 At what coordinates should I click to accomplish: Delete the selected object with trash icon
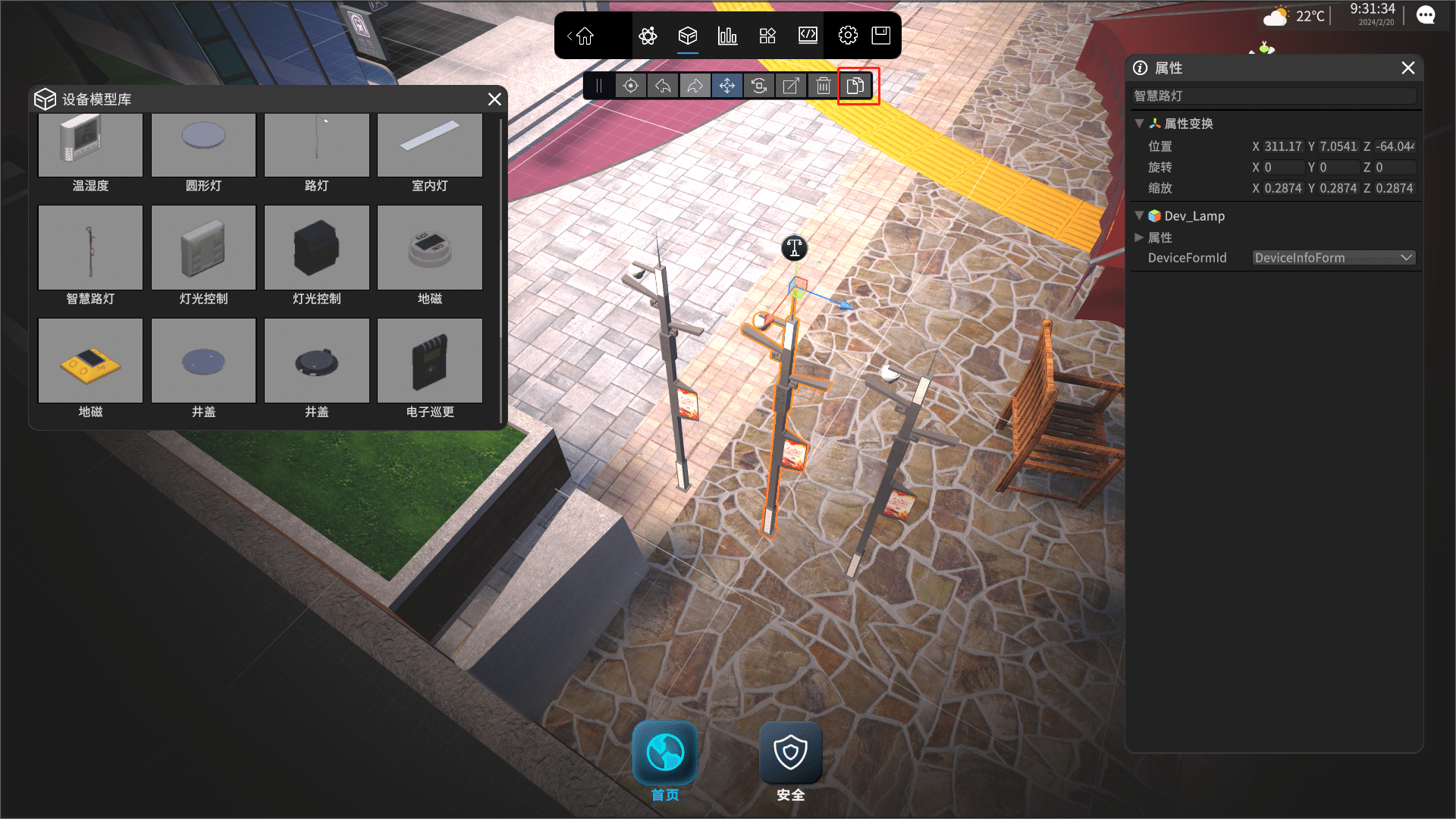coord(824,86)
